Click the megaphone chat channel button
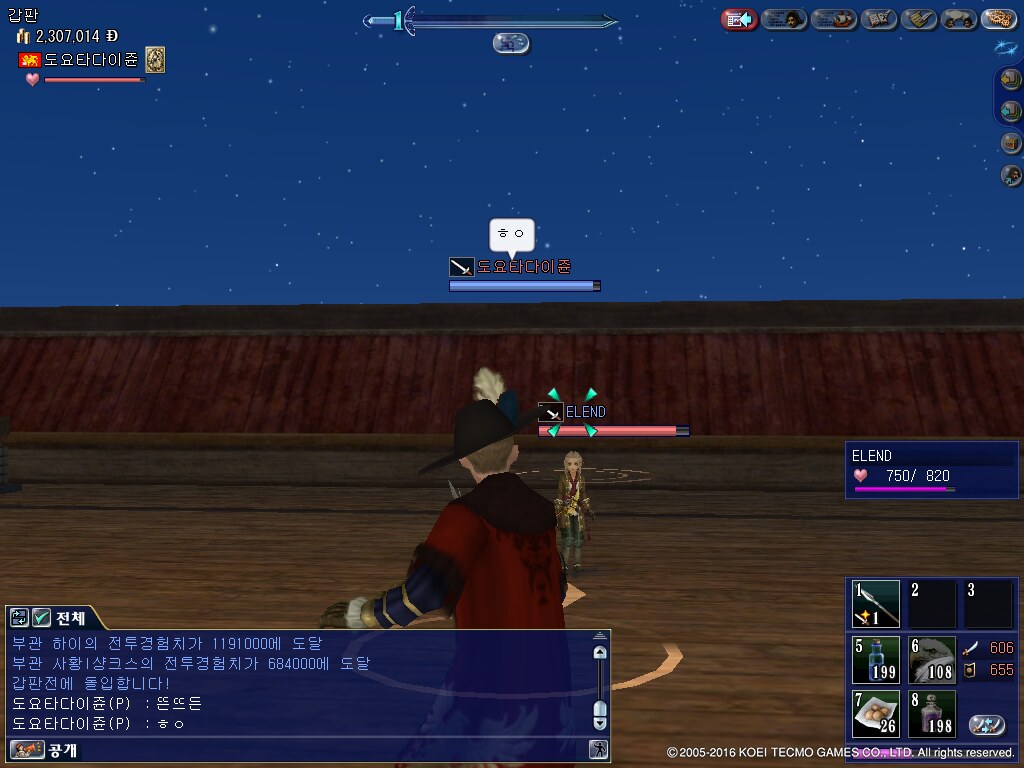The height and width of the screenshot is (768, 1024). (26, 749)
